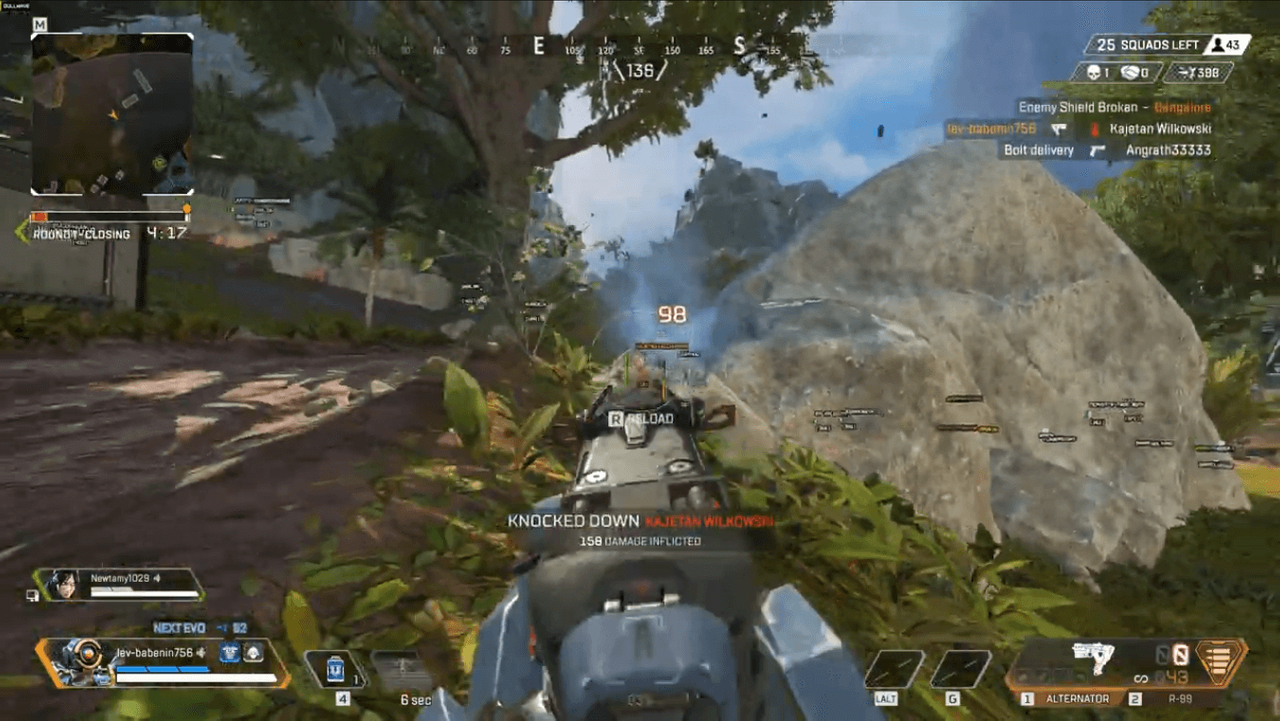Image resolution: width=1280 pixels, height=721 pixels.
Task: Click the damage dealt icon showing 0
Action: point(1130,71)
